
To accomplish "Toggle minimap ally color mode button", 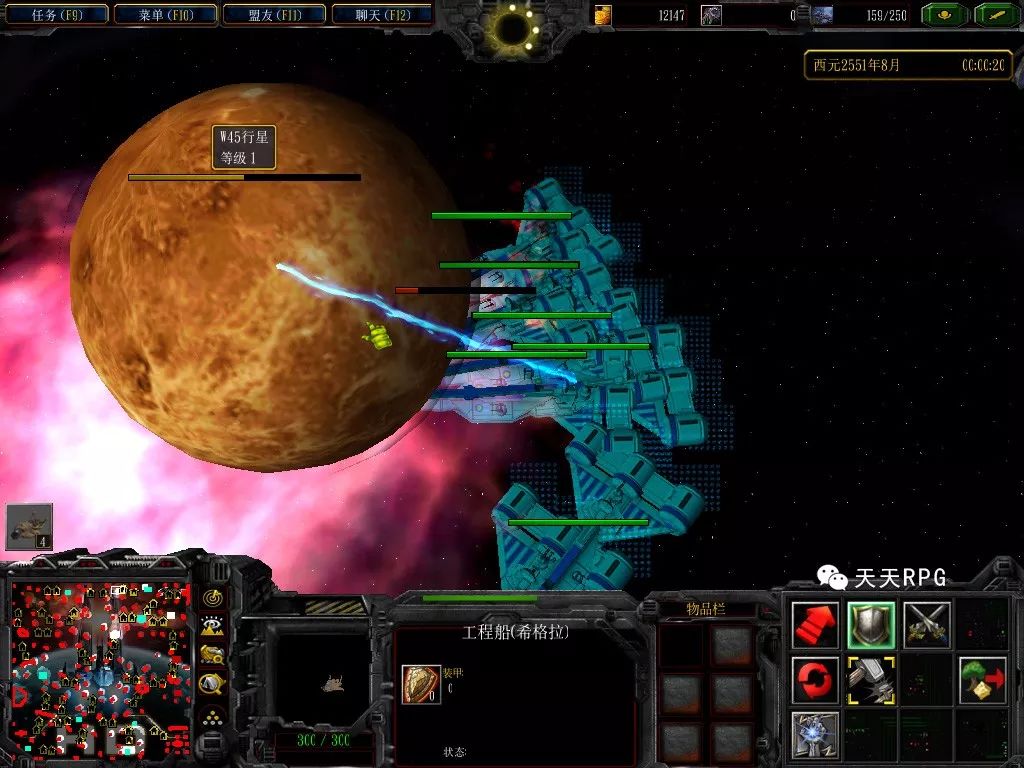I will point(213,655).
